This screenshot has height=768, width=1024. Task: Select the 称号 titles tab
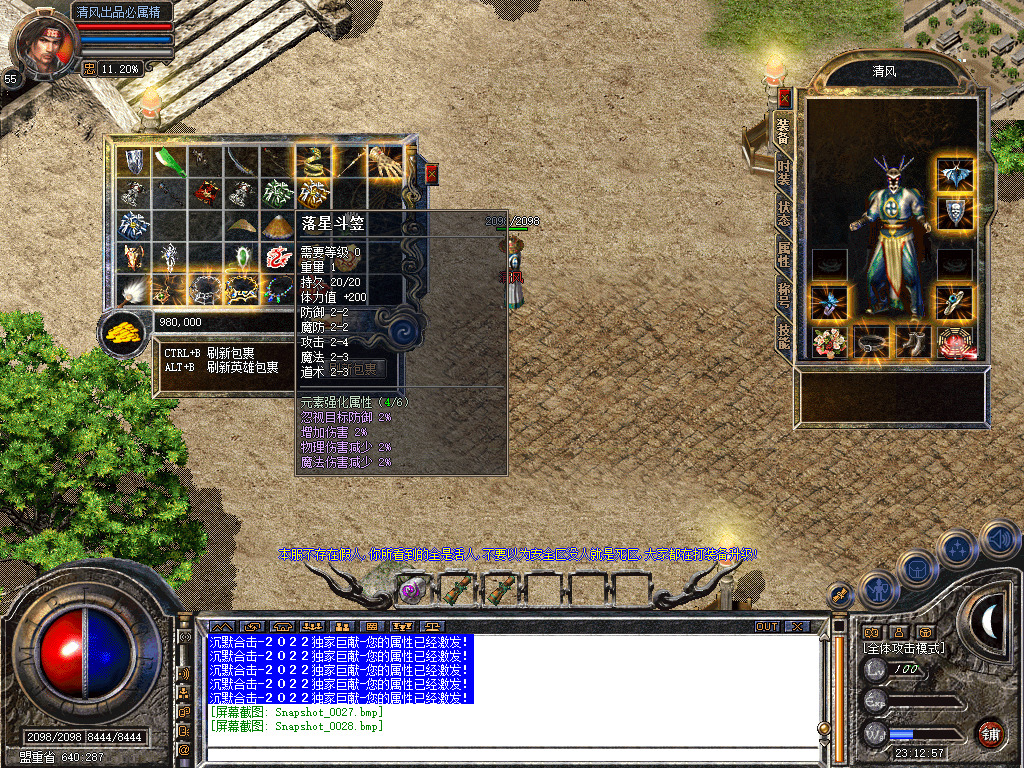[784, 296]
